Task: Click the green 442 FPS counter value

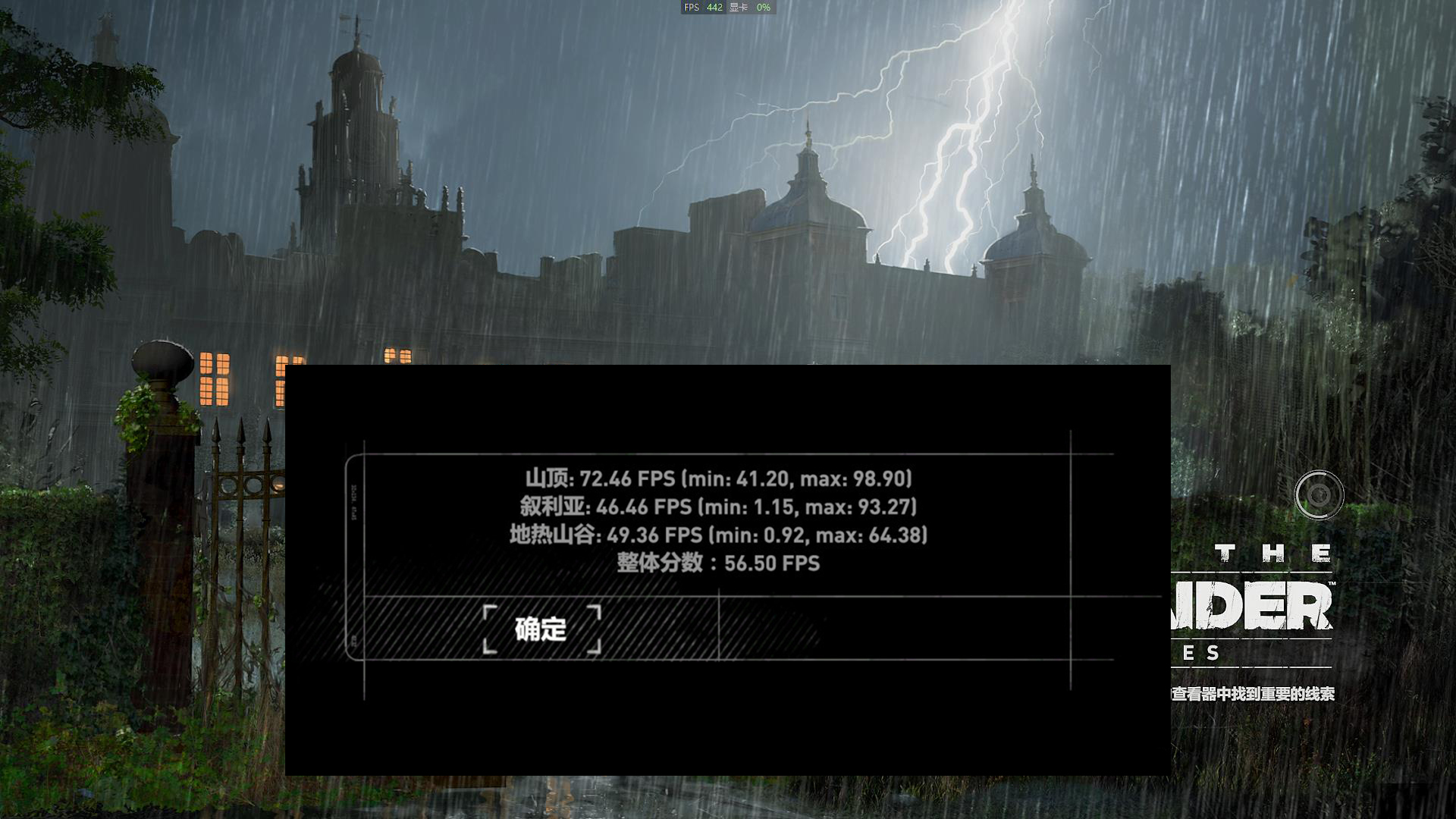Action: point(714,9)
